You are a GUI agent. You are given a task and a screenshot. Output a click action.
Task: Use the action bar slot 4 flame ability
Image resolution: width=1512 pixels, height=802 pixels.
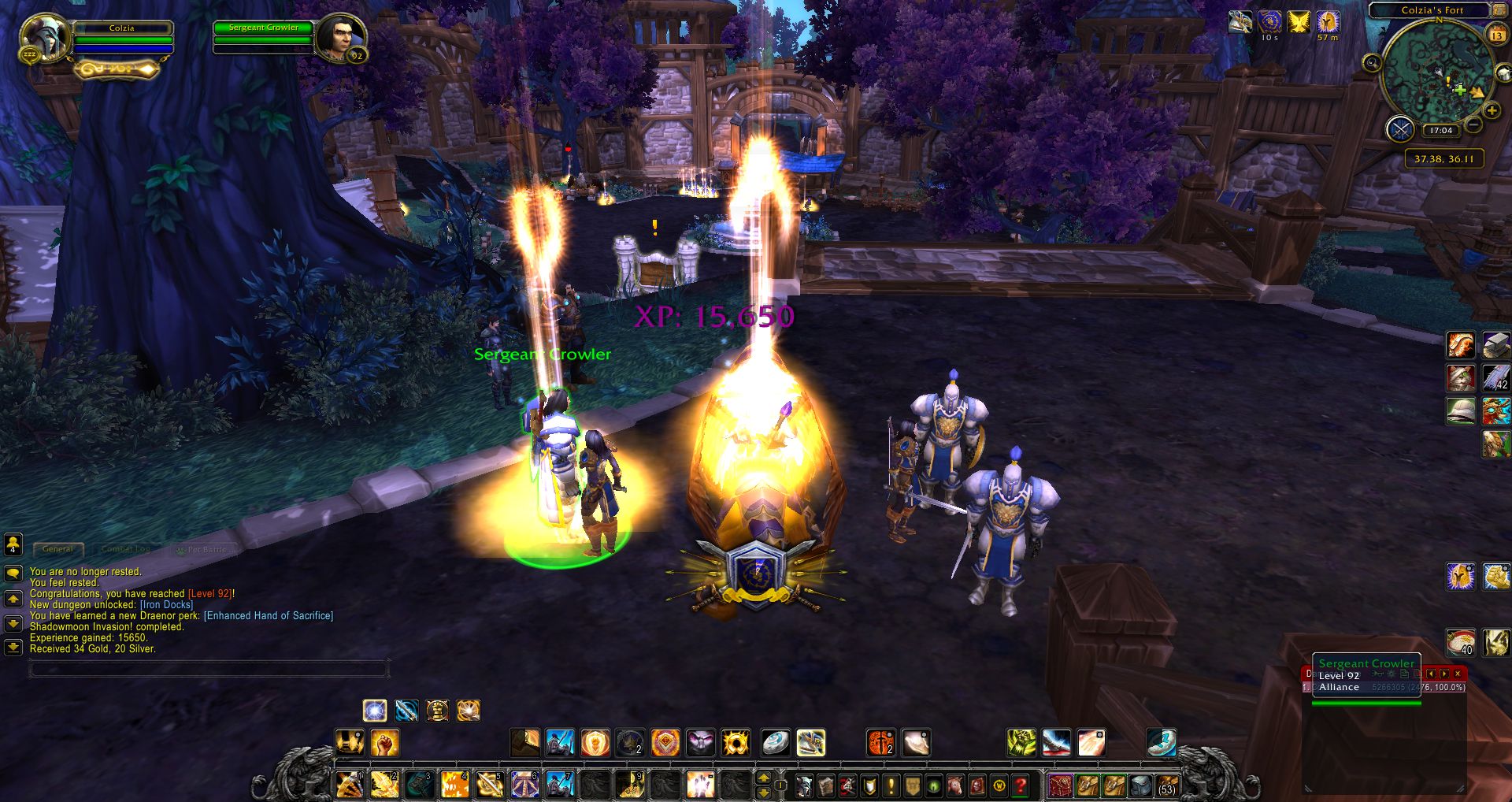454,785
